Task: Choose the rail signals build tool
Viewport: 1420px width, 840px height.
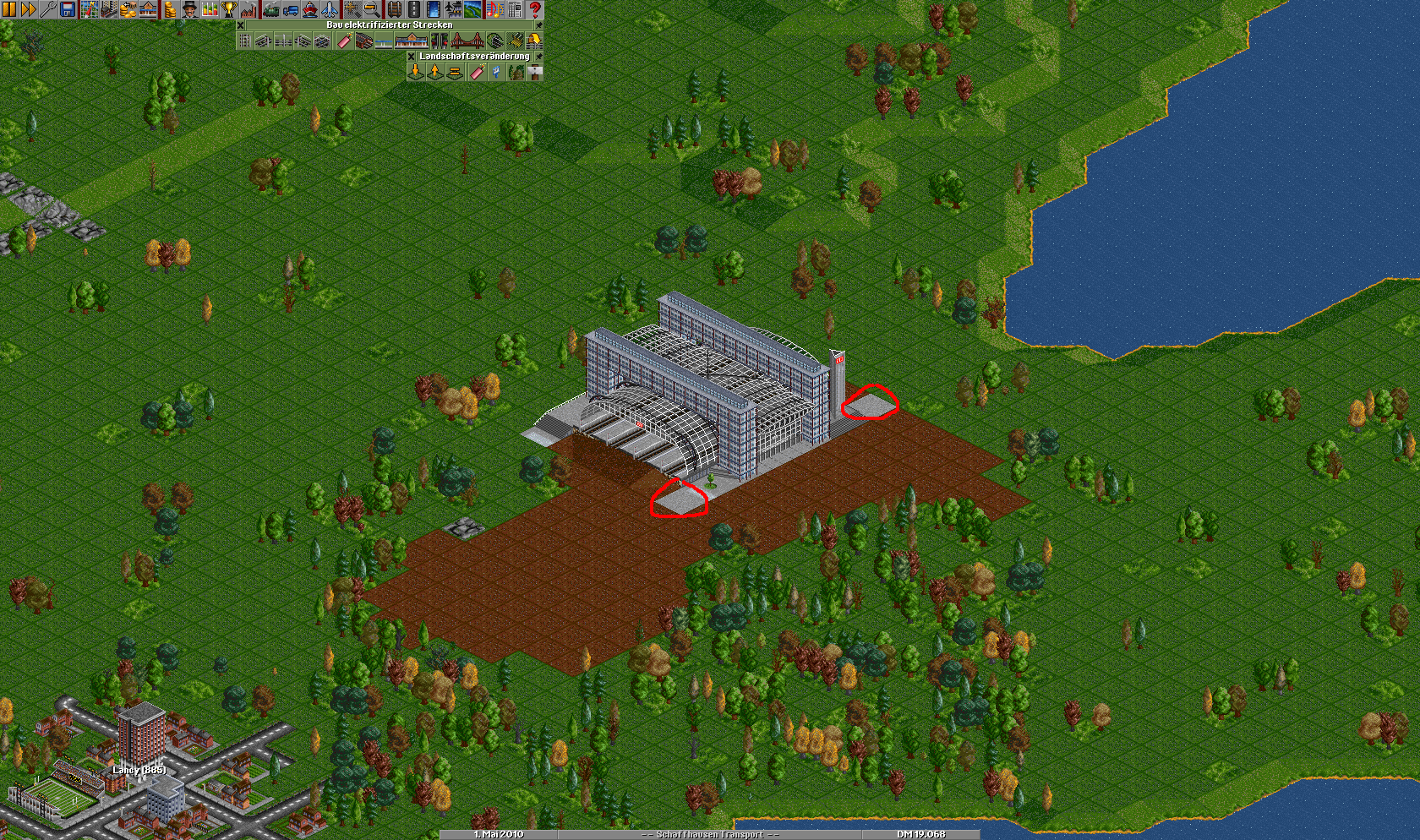Action: click(x=440, y=41)
